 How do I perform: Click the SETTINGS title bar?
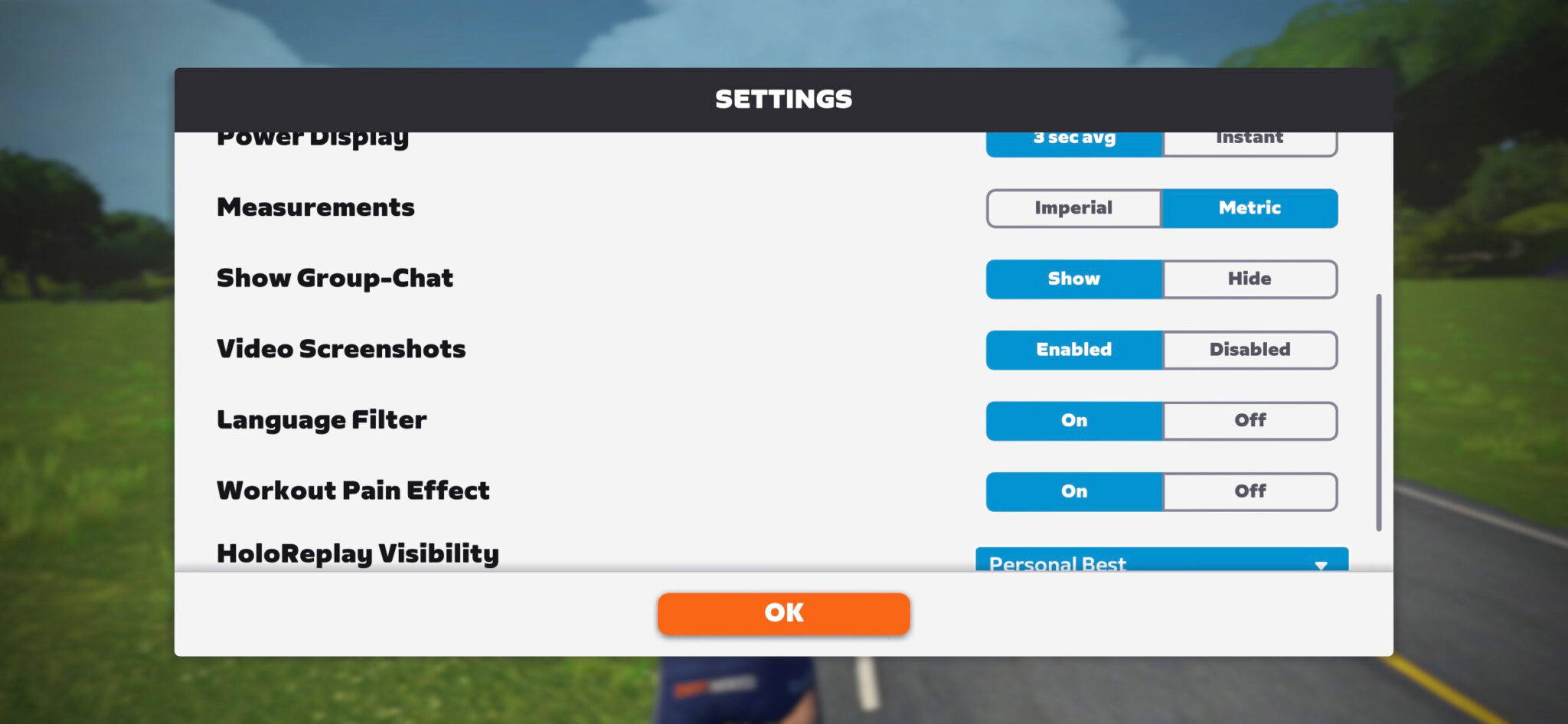[783, 98]
